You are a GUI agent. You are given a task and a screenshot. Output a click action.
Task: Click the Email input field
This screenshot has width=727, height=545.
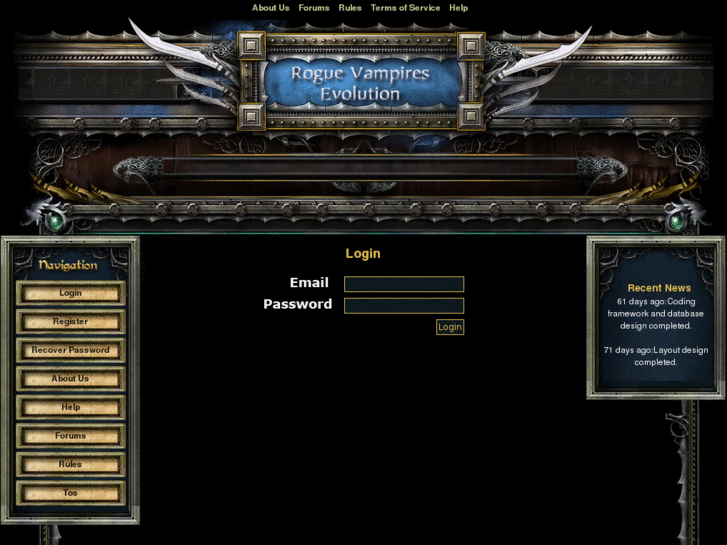[404, 284]
